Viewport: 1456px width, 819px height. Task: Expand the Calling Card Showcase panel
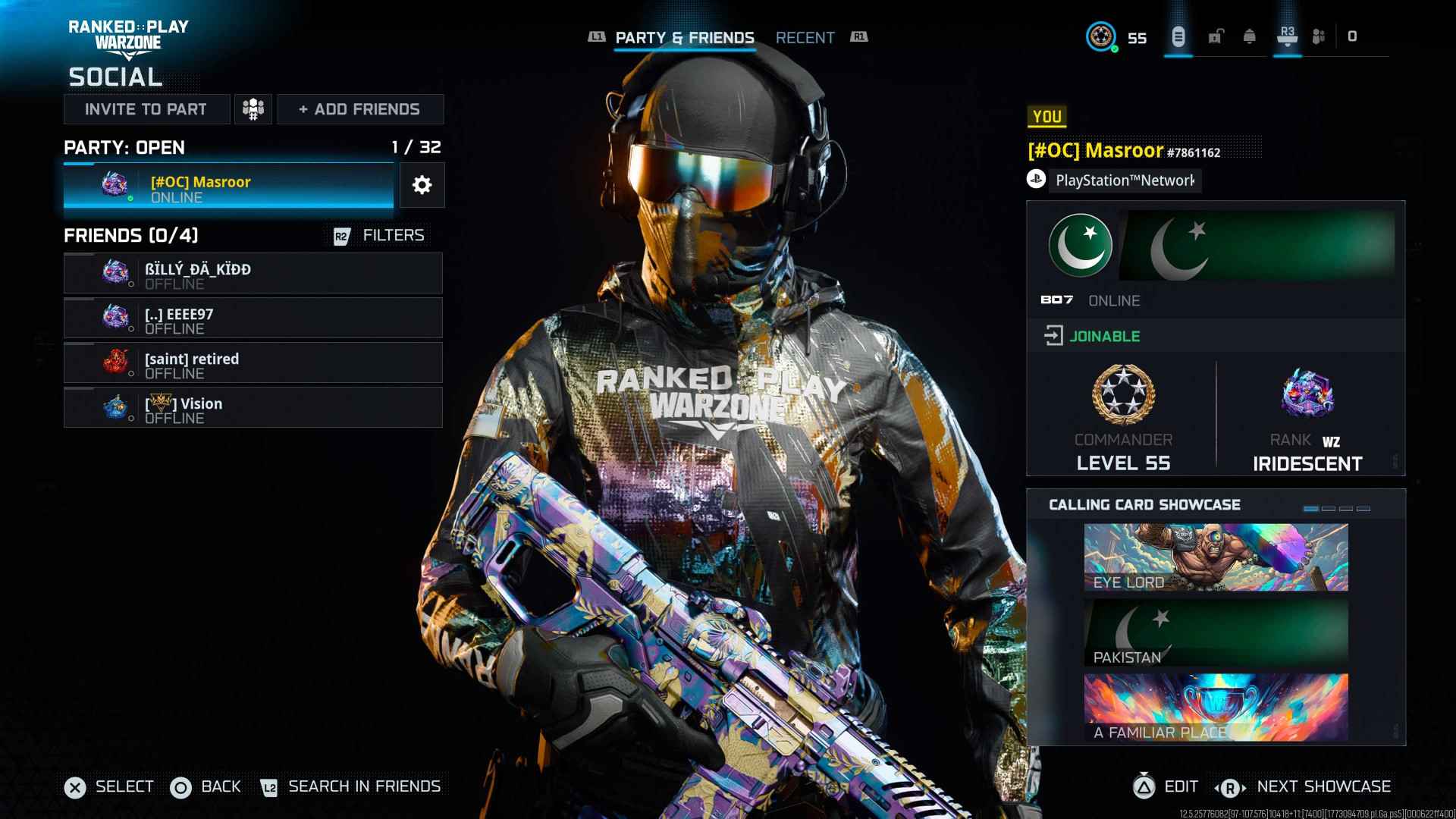point(1144,504)
